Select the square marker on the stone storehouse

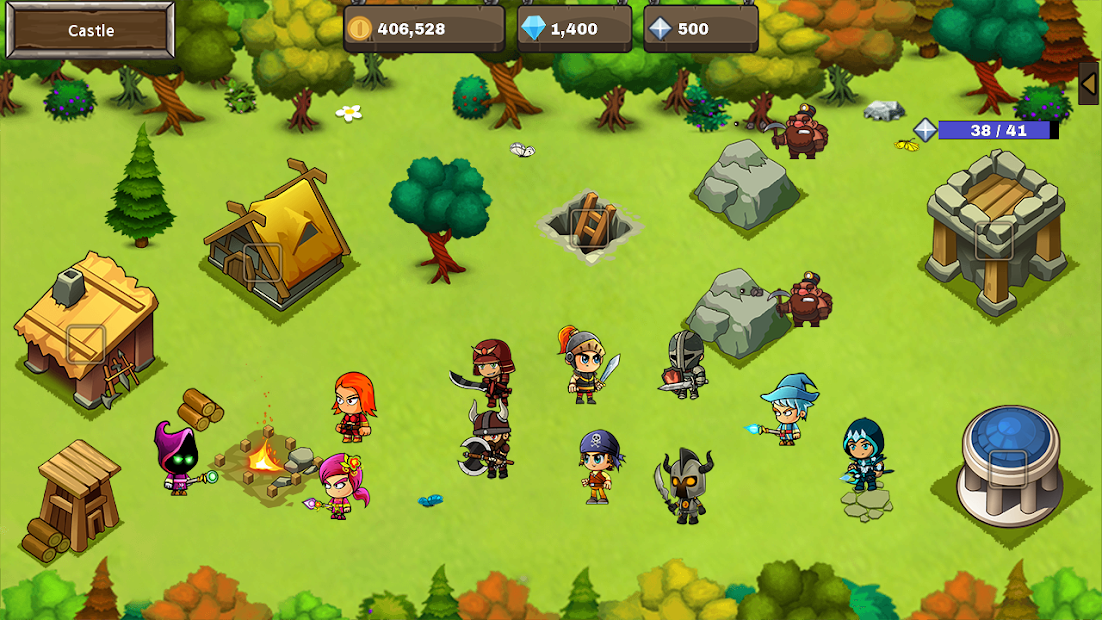[x=994, y=240]
